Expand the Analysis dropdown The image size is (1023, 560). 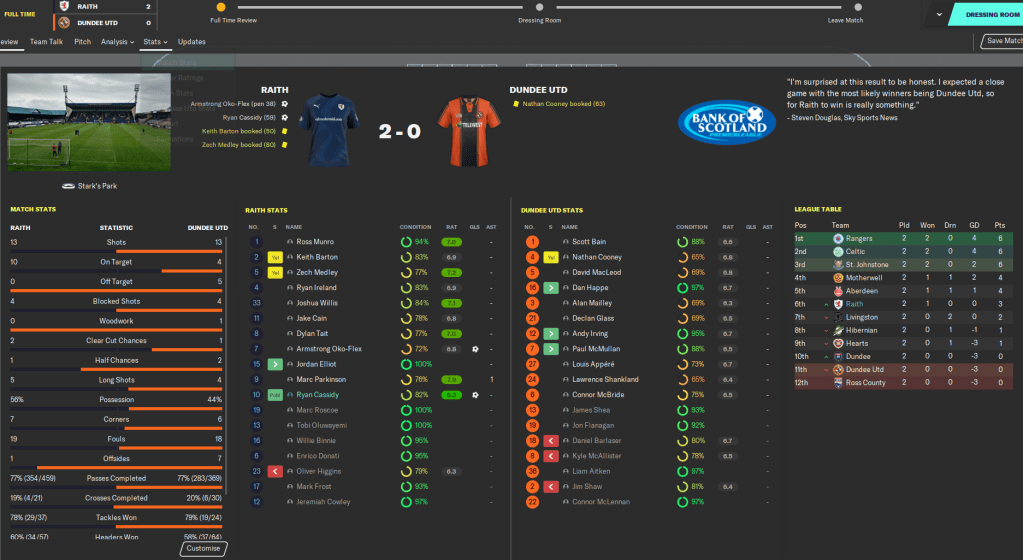[x=117, y=42]
